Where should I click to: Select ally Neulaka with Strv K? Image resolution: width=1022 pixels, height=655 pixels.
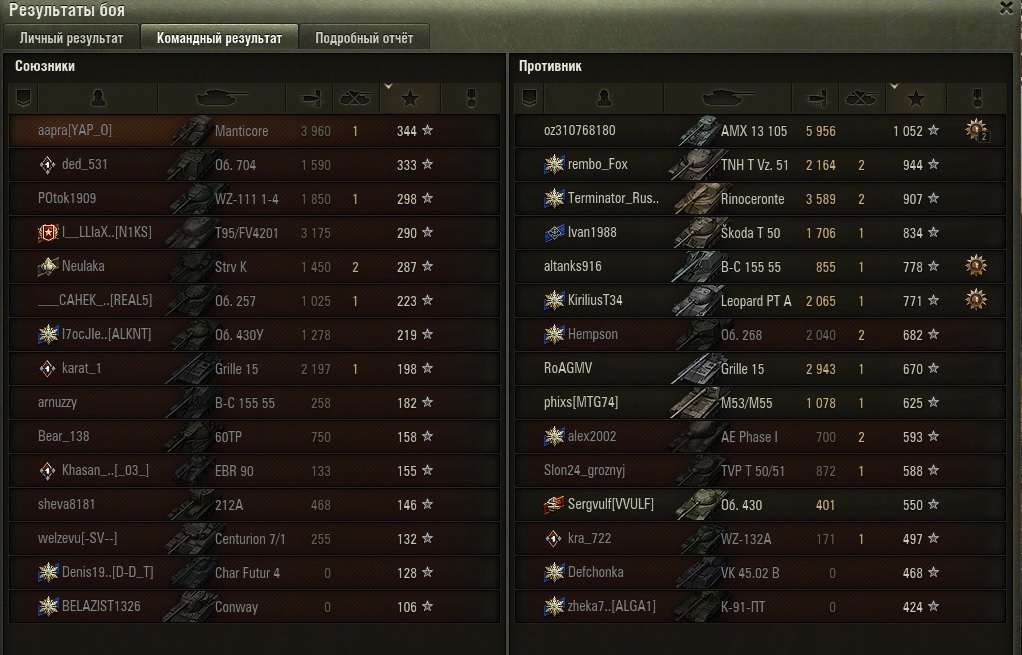[x=254, y=267]
